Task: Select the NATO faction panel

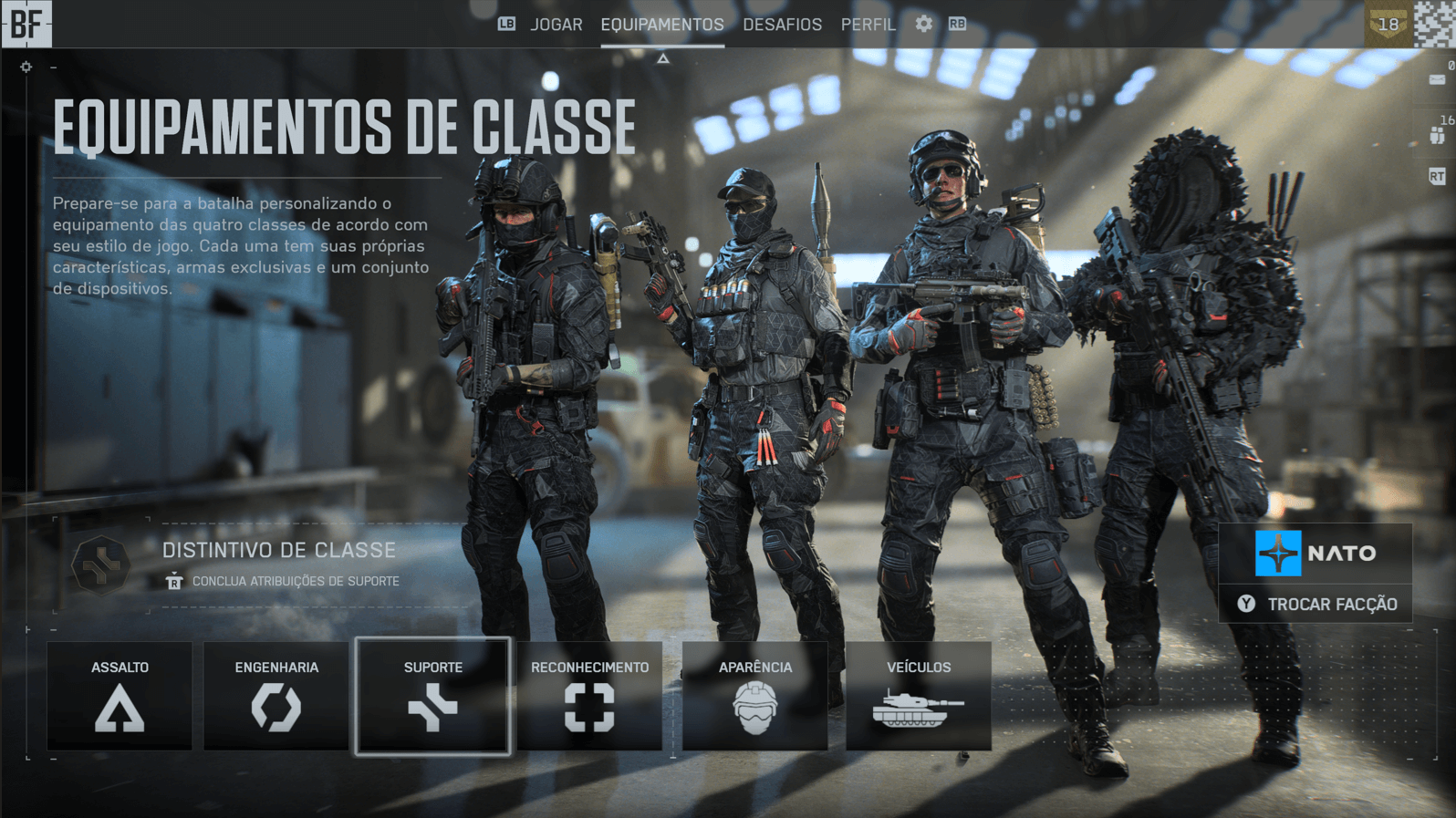Action: point(1316,553)
